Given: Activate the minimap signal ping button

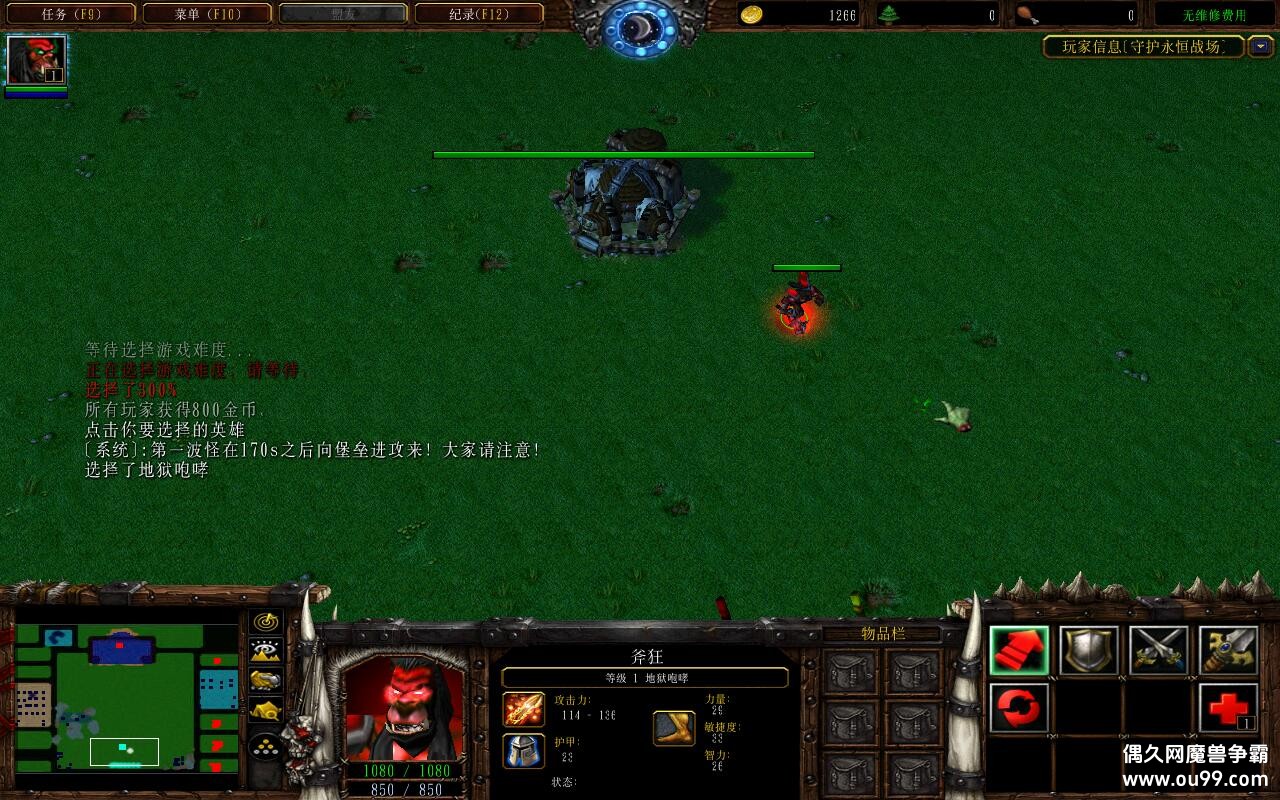Looking at the screenshot, I should [x=265, y=622].
